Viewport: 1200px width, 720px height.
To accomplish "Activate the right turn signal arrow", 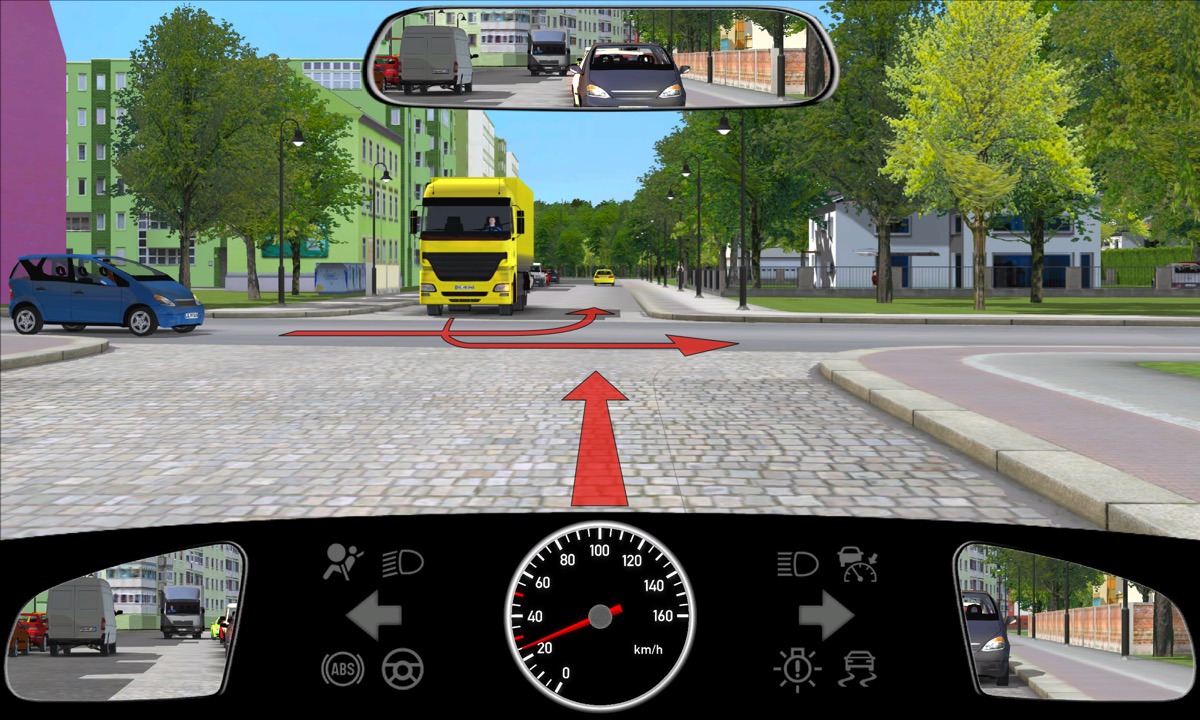I will [826, 616].
